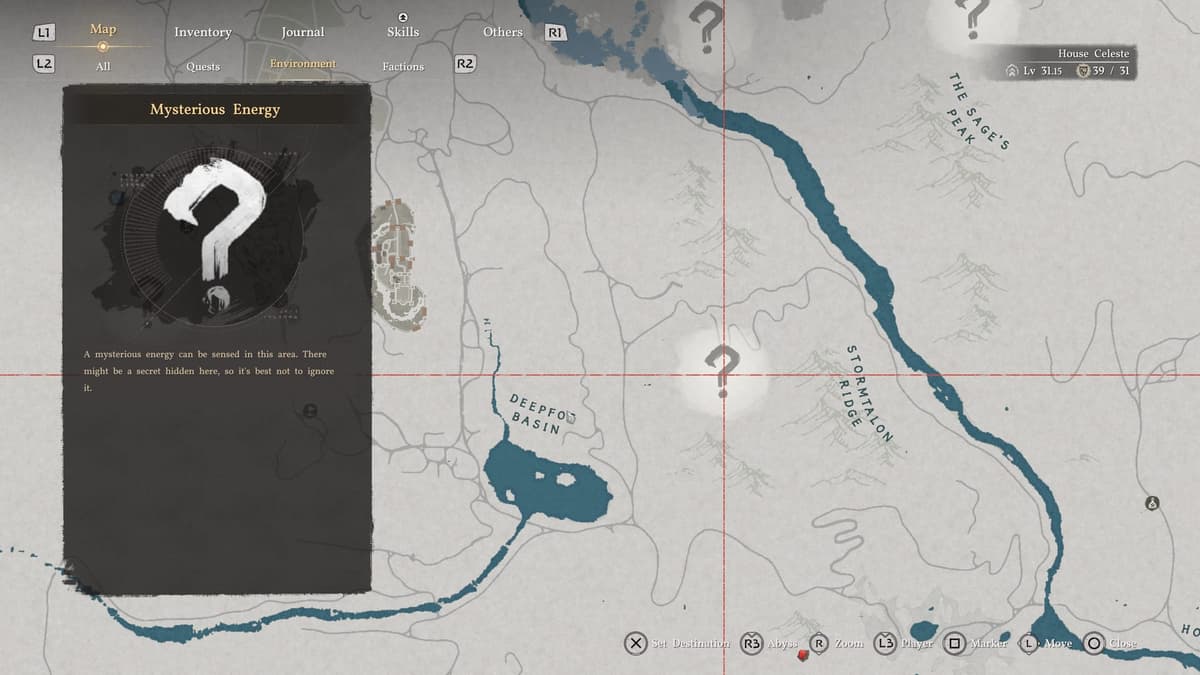This screenshot has height=675, width=1200.
Task: Select the Mysterious Energy marker at Stormtalon Ridge
Action: pyautogui.click(x=721, y=367)
